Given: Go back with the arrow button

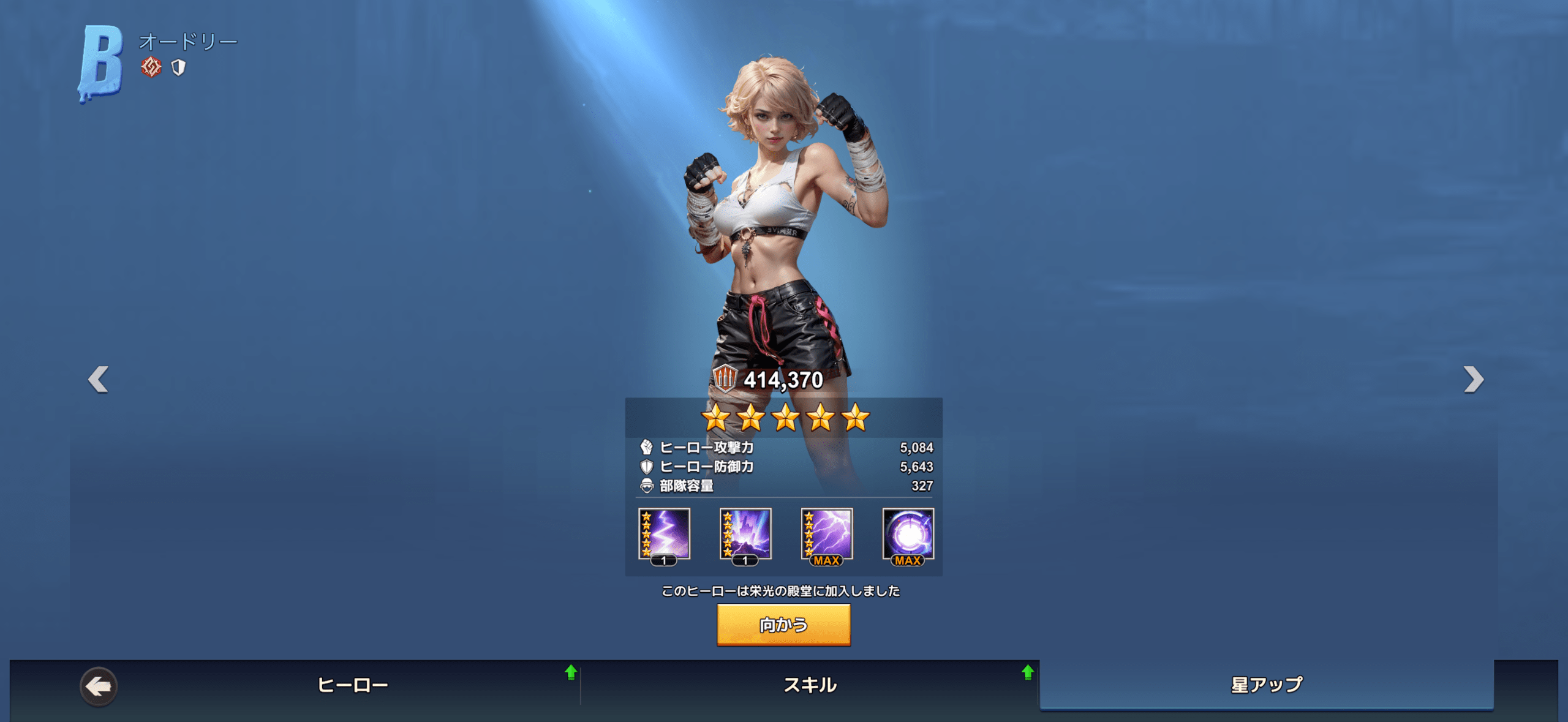Looking at the screenshot, I should click(x=99, y=686).
